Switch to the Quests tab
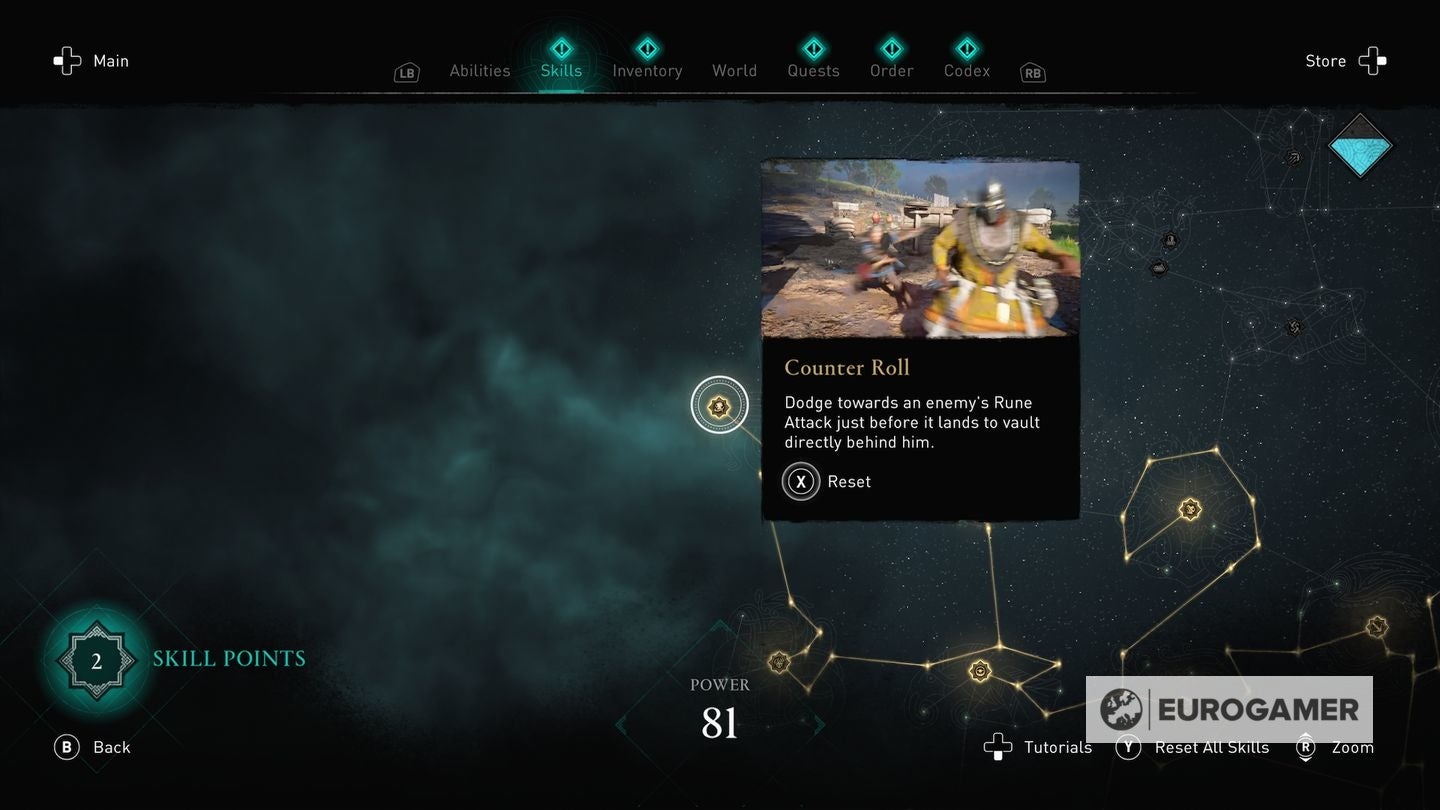This screenshot has height=810, width=1440. 813,70
